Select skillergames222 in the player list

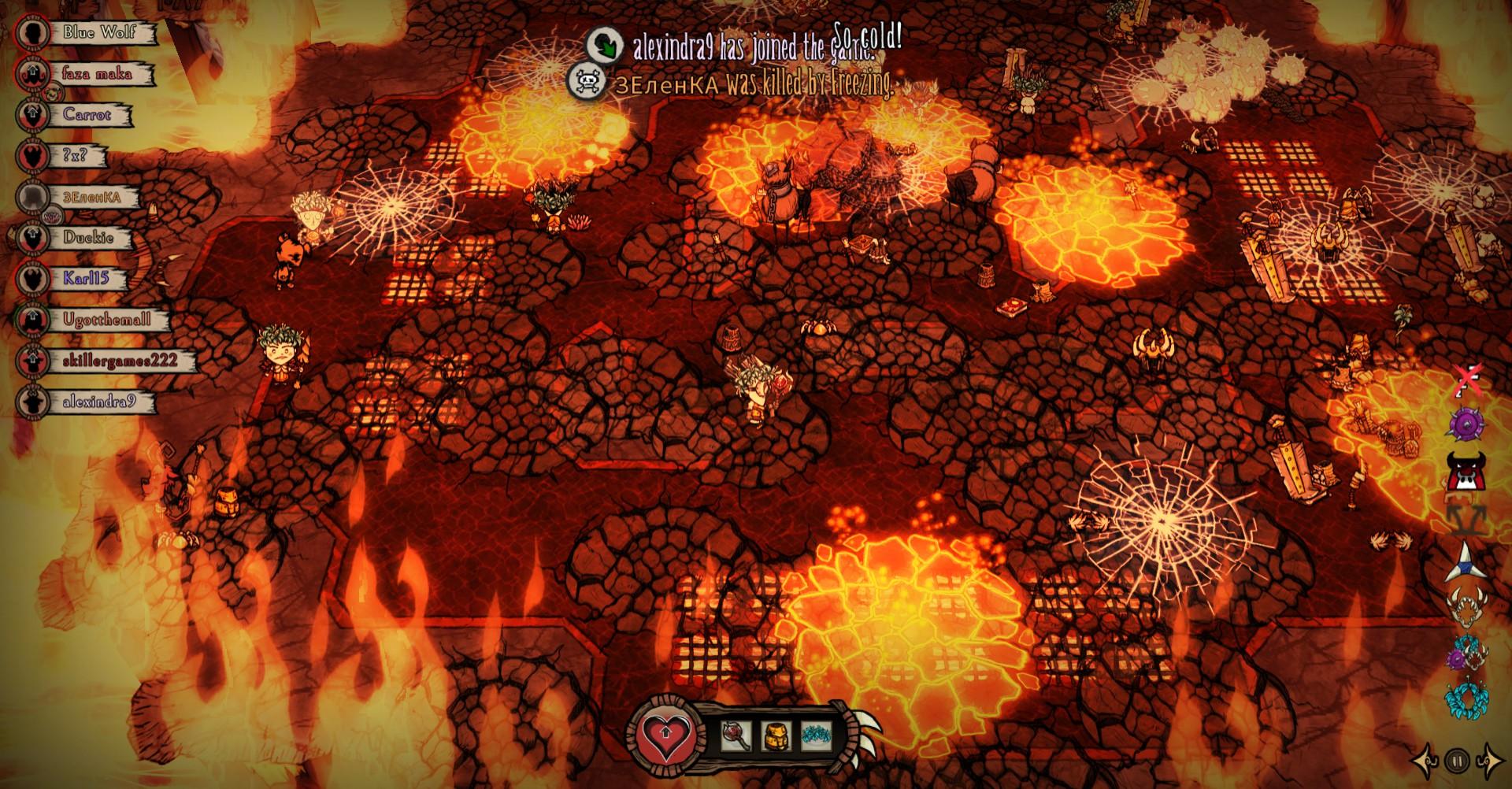(x=118, y=361)
